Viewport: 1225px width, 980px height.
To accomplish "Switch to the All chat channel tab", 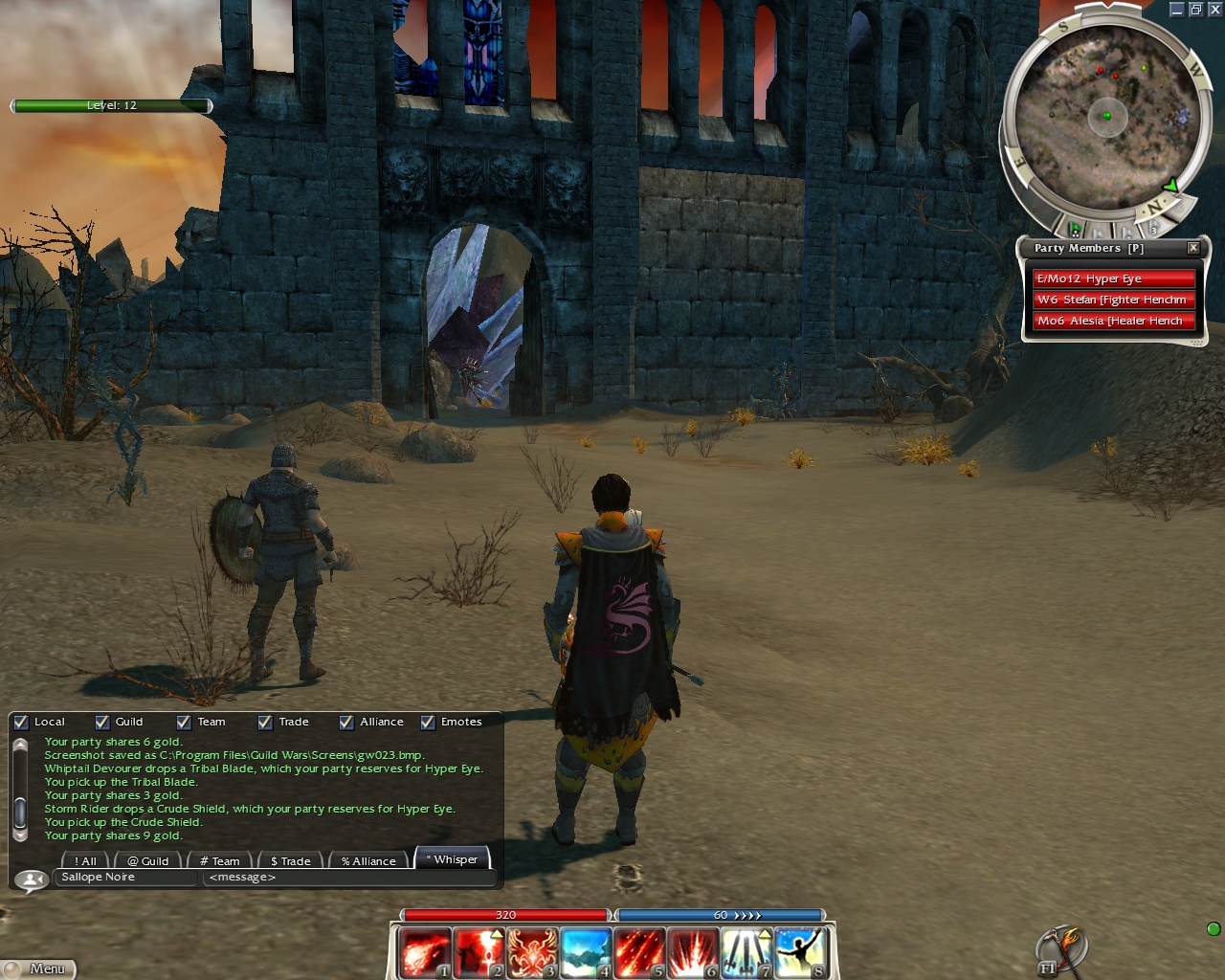I will (x=85, y=861).
